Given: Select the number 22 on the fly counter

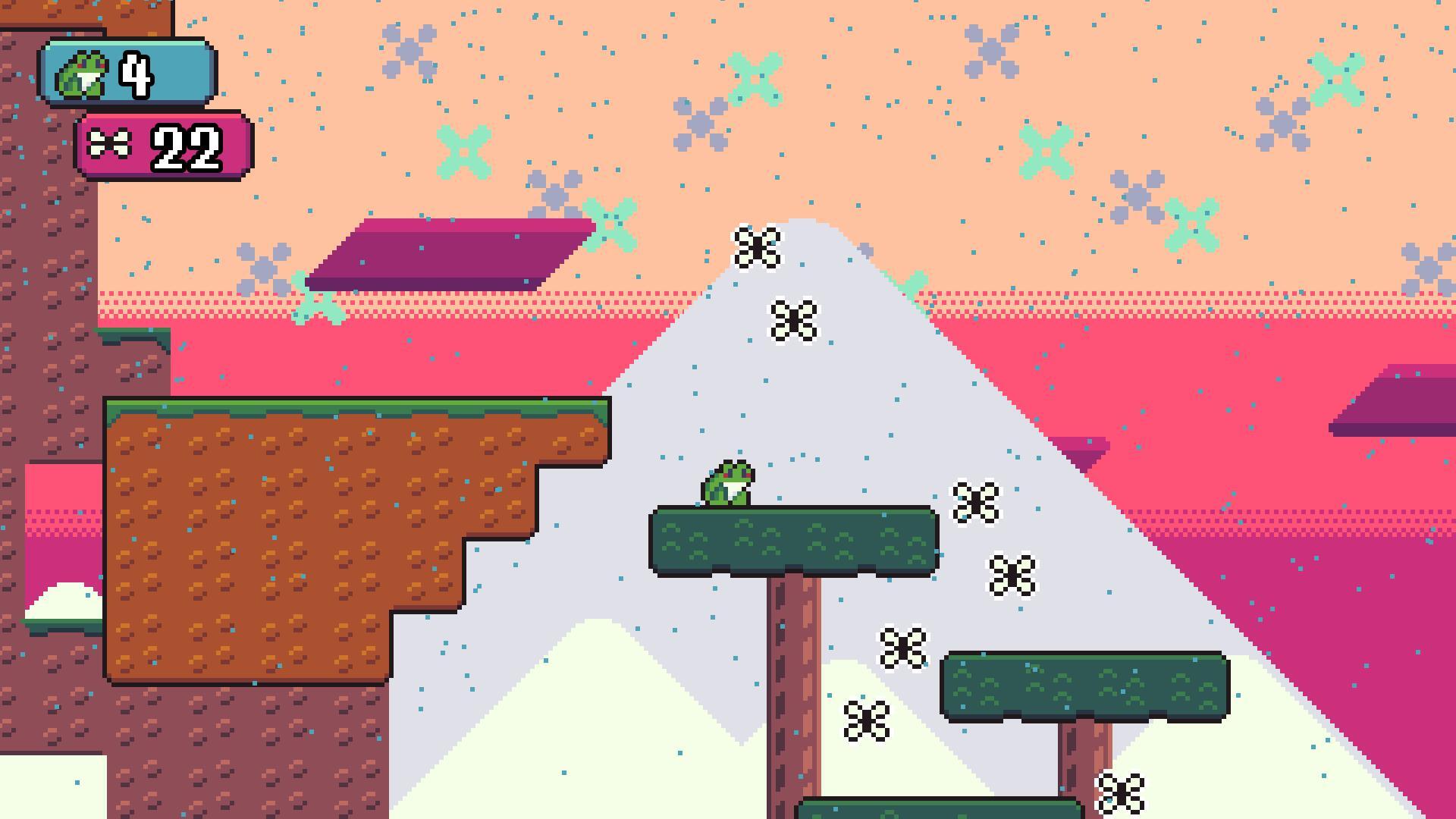Looking at the screenshot, I should (x=186, y=148).
